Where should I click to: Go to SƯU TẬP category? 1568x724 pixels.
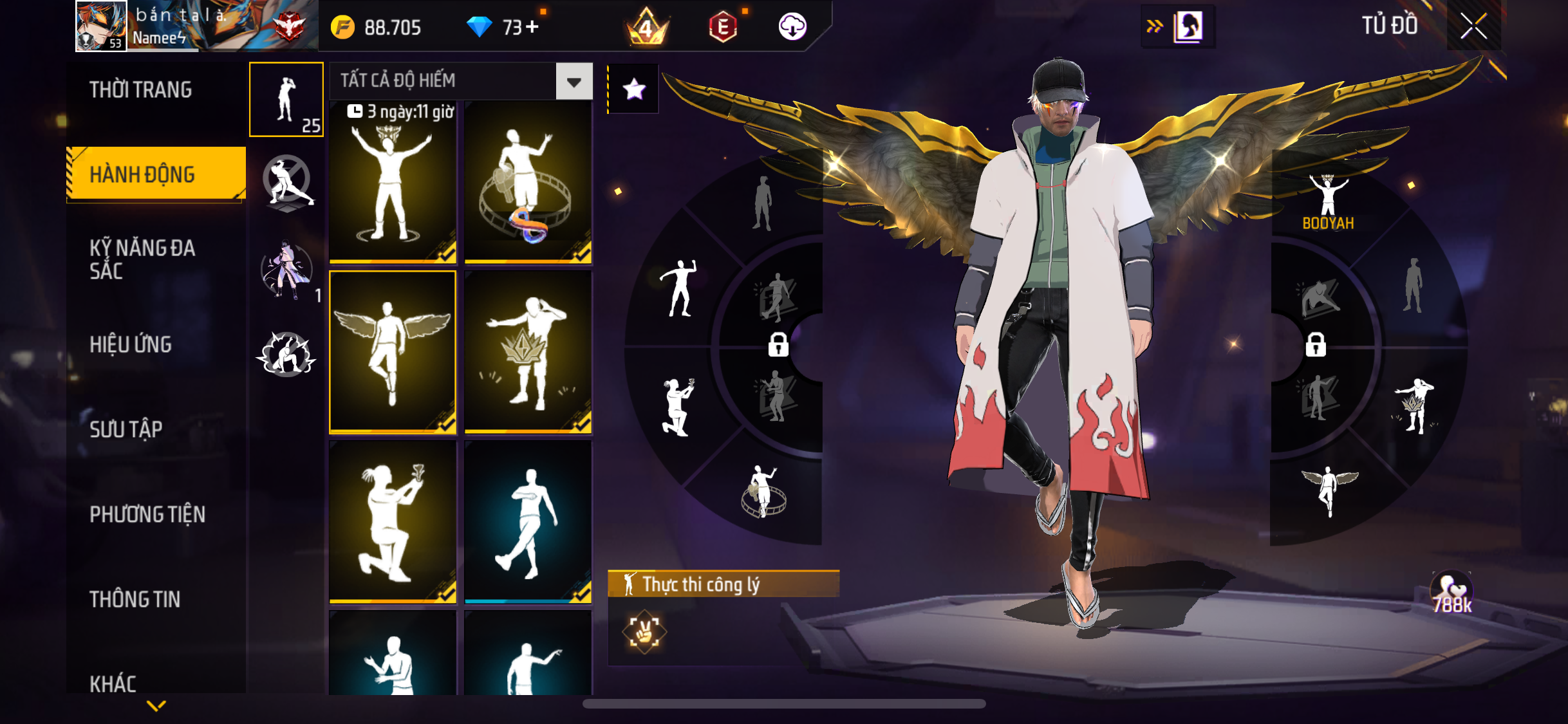coord(126,429)
